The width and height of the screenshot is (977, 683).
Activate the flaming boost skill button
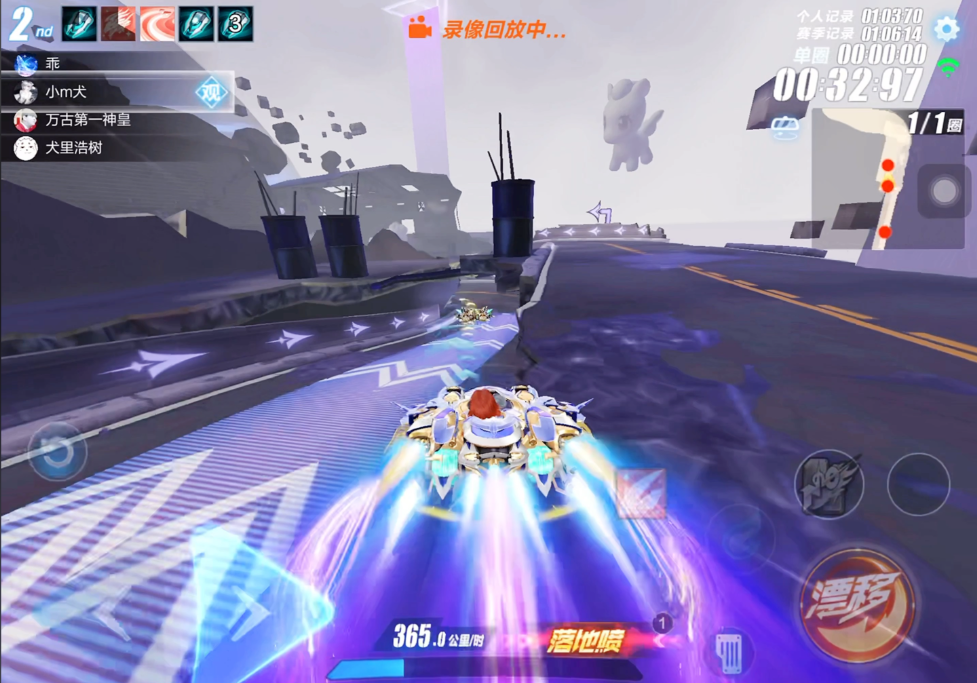pos(828,485)
